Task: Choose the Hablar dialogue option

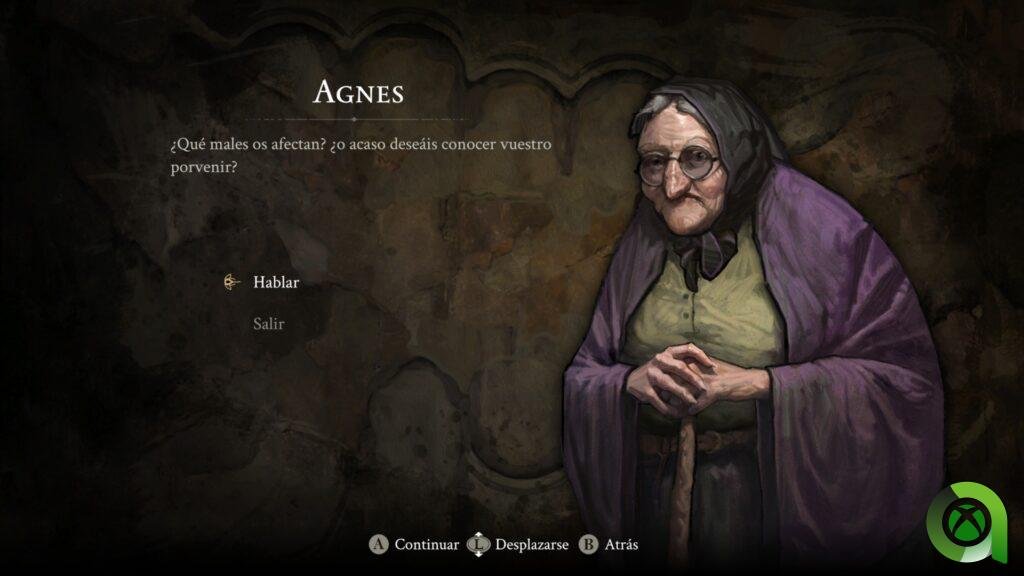Action: [x=276, y=282]
